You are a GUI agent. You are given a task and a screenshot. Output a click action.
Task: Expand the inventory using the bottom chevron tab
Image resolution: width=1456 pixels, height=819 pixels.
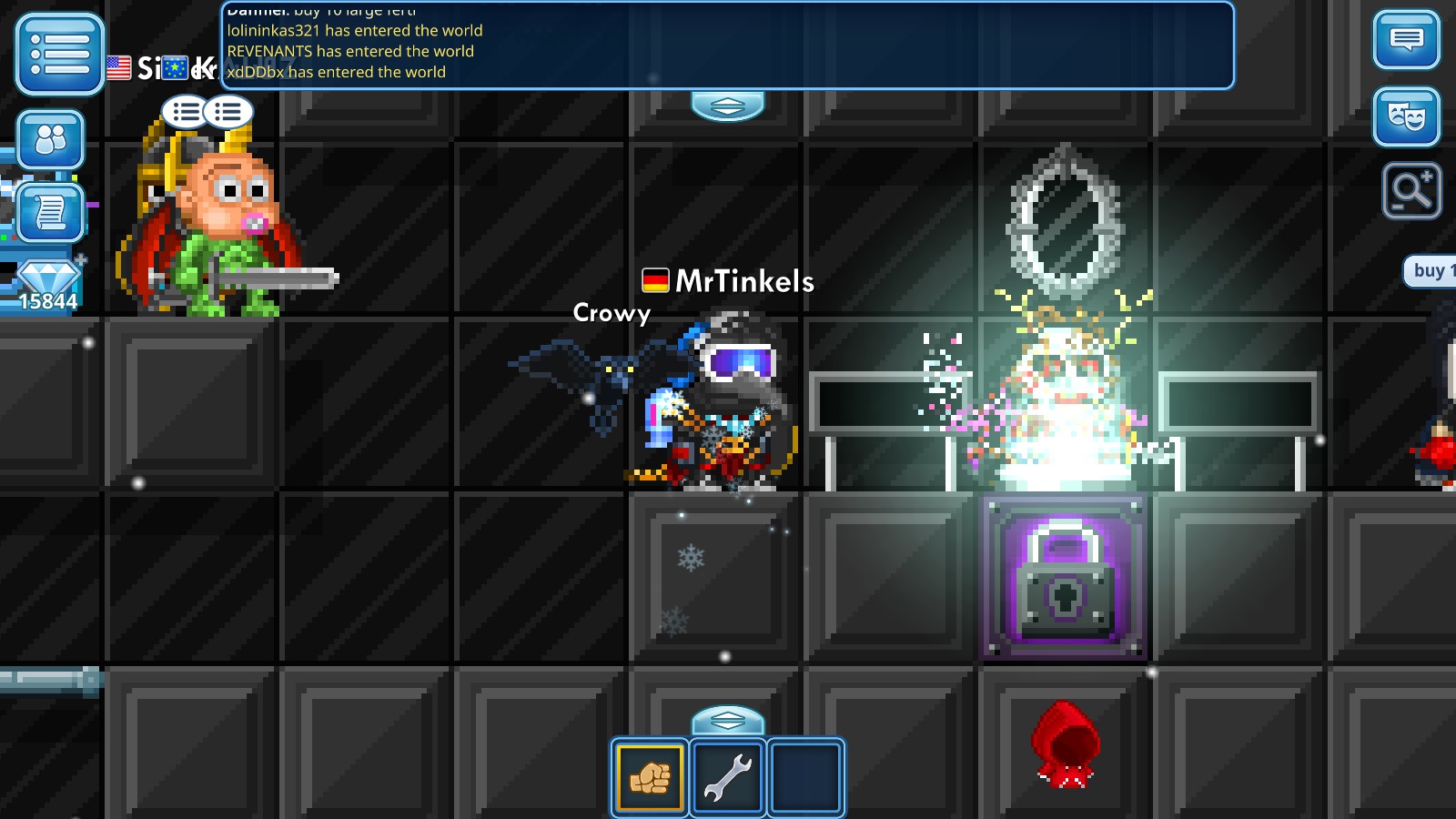click(728, 719)
